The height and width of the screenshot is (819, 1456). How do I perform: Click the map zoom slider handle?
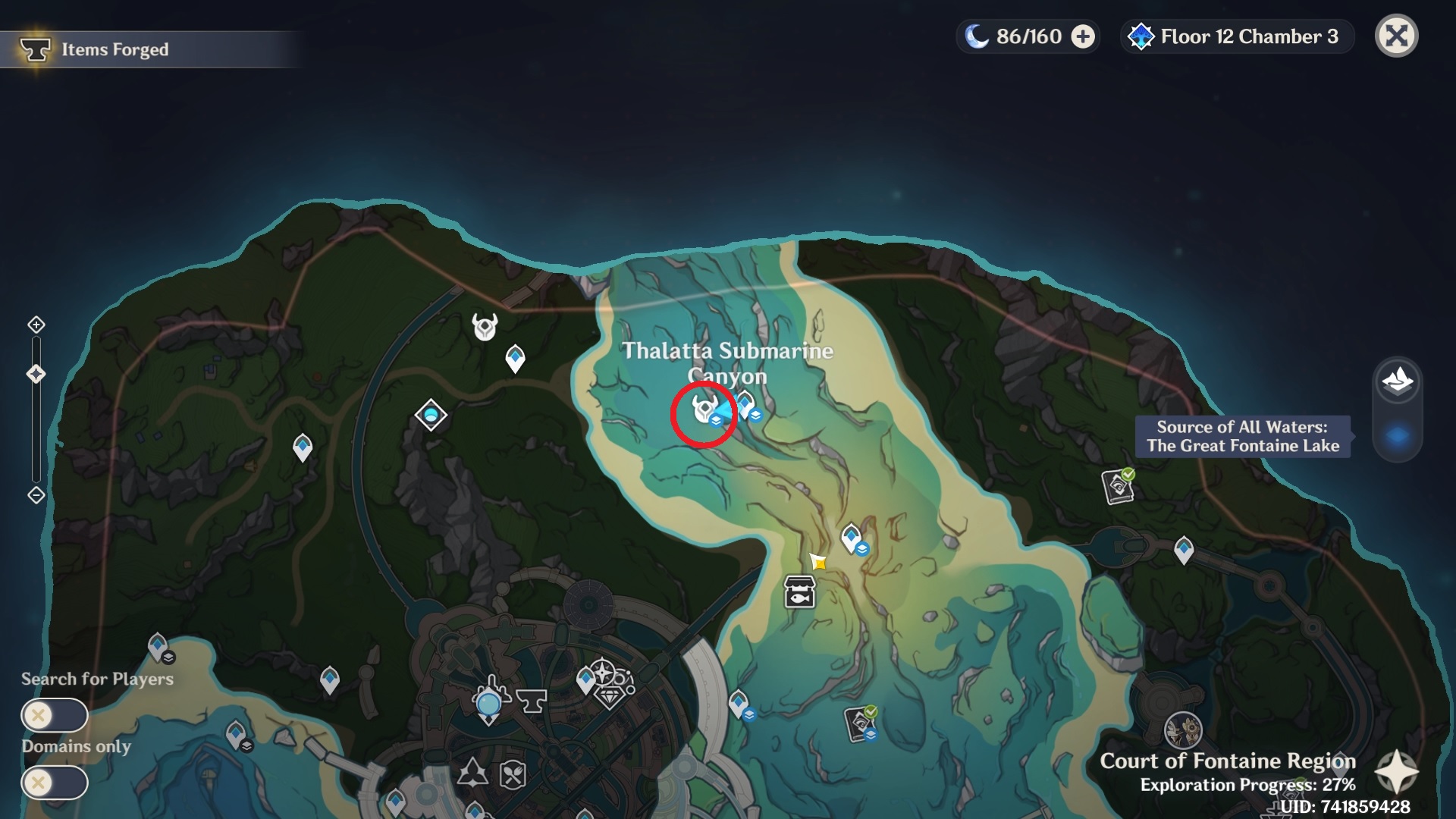(x=36, y=374)
